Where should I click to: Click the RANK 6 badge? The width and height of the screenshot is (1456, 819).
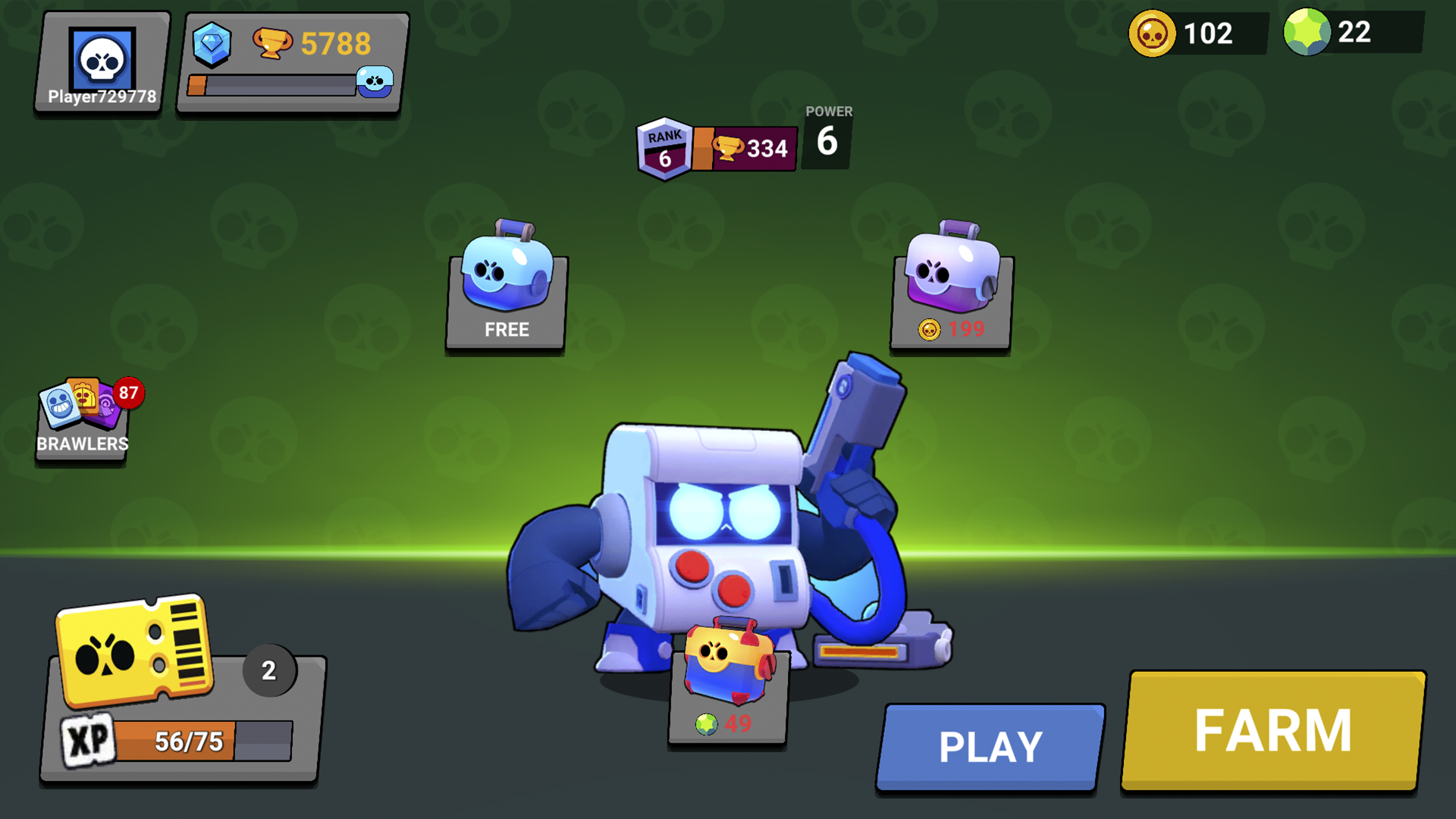coord(663,146)
